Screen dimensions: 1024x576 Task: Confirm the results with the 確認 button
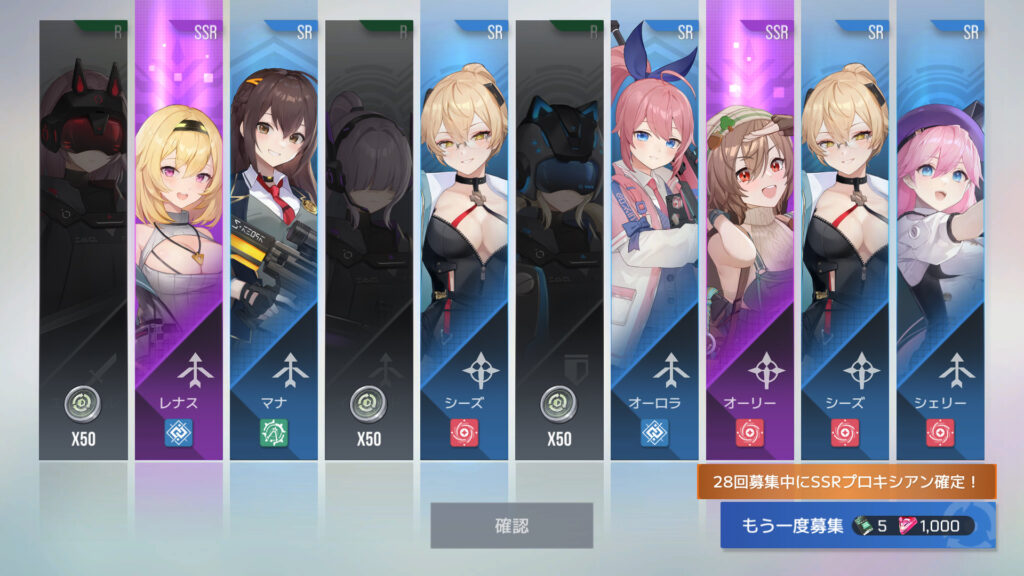511,525
